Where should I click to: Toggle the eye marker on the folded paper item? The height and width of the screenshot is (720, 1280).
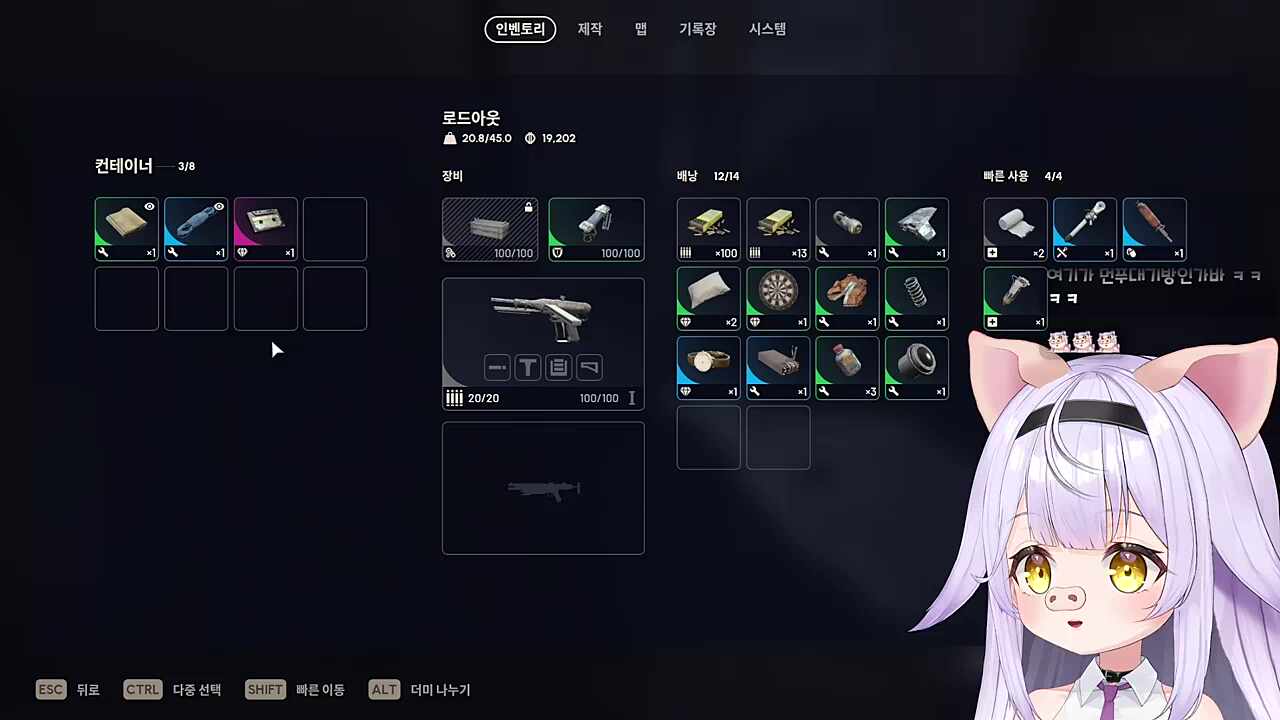tap(149, 206)
